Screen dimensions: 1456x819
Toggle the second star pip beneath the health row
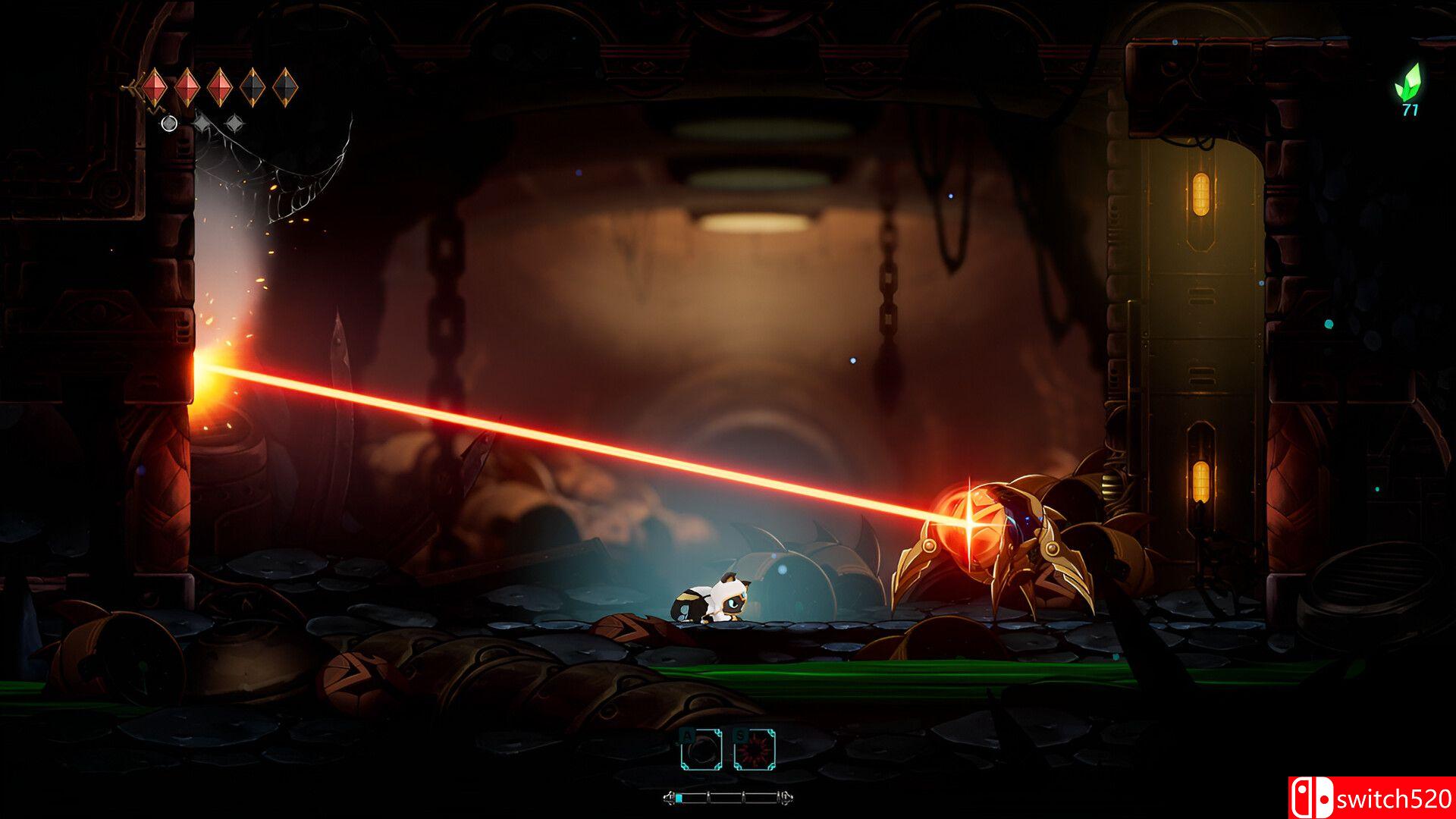pyautogui.click(x=234, y=123)
